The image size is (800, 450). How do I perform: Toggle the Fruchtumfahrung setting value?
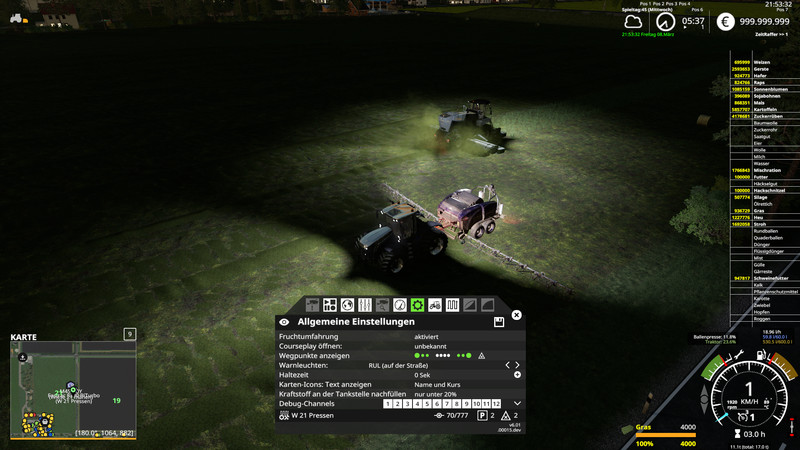pos(426,337)
